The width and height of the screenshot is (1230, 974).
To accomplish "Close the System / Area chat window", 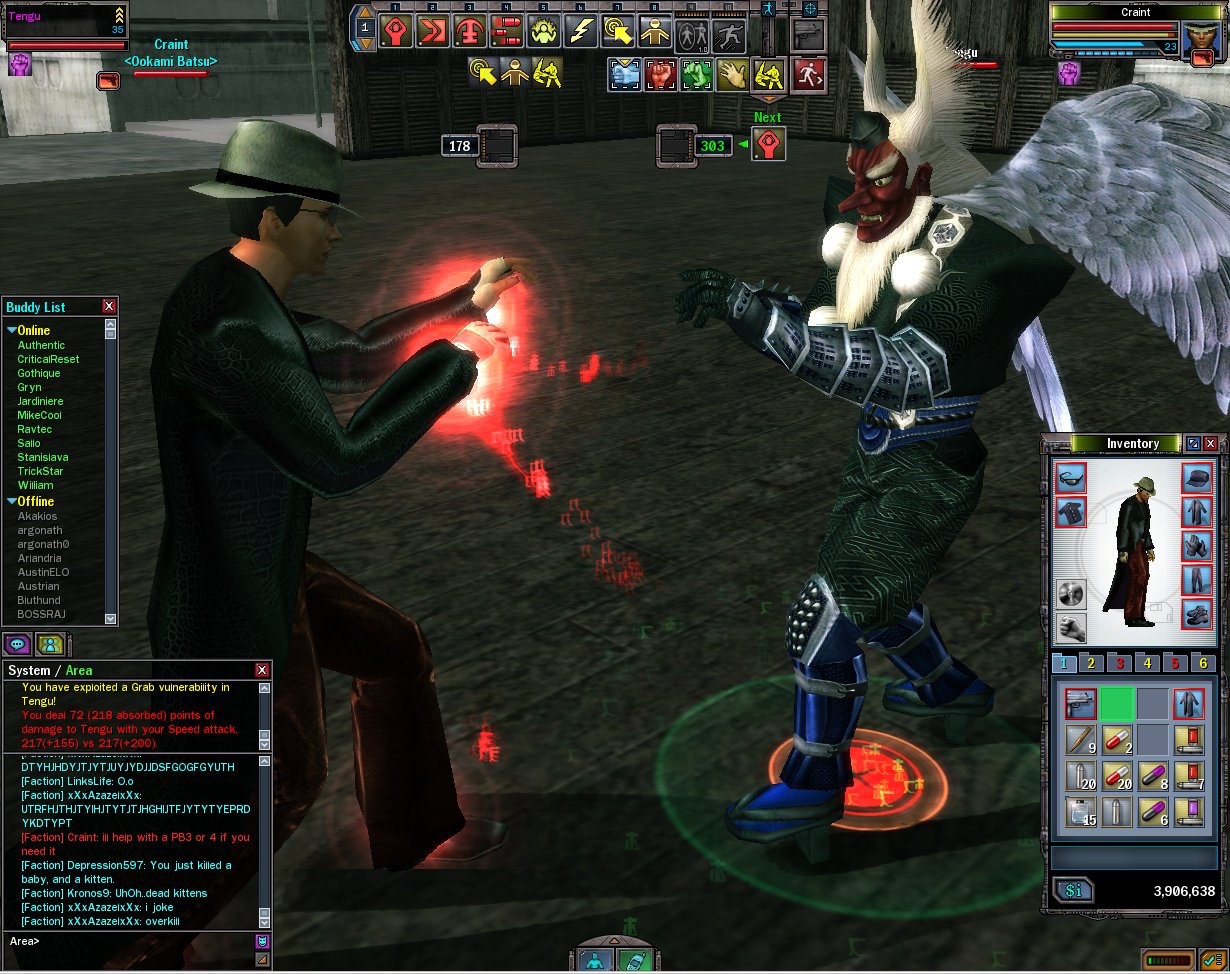I will point(262,670).
